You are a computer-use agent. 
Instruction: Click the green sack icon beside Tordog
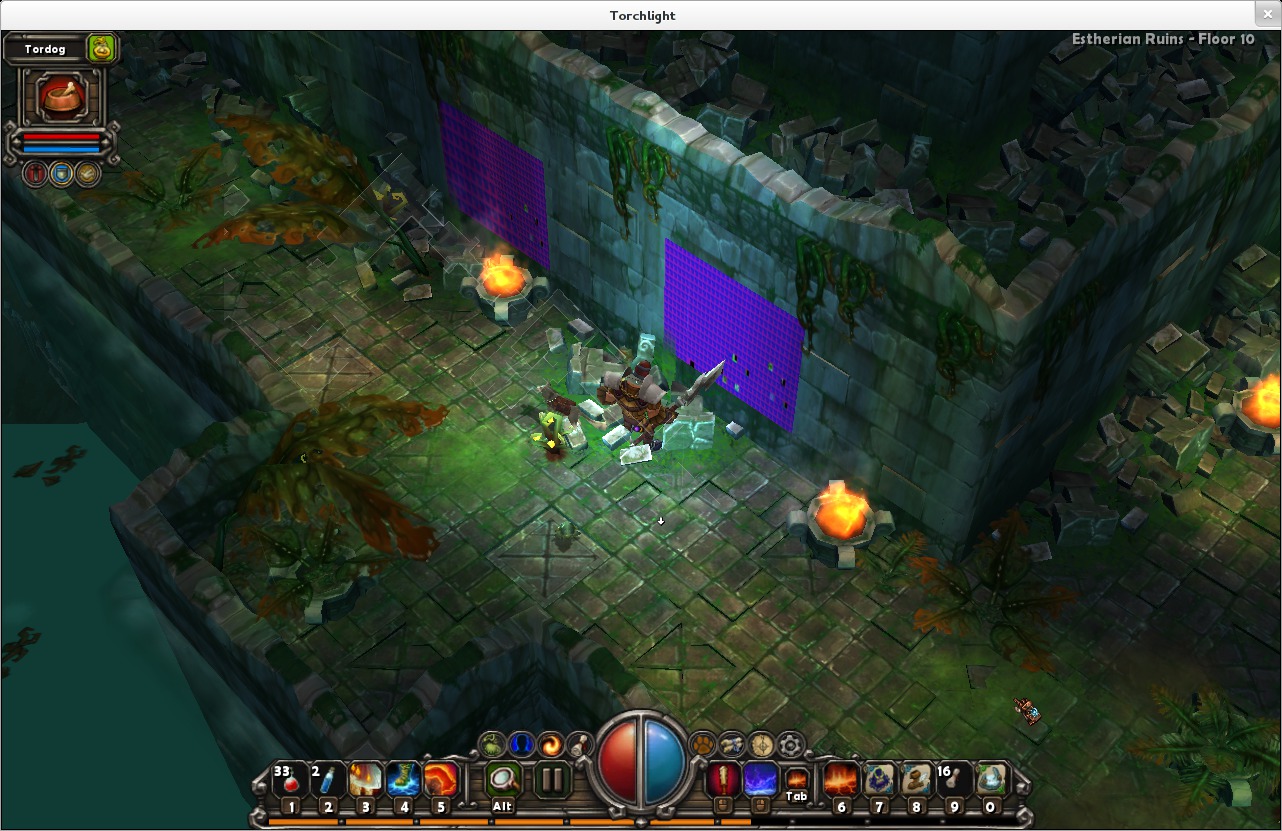click(101, 47)
